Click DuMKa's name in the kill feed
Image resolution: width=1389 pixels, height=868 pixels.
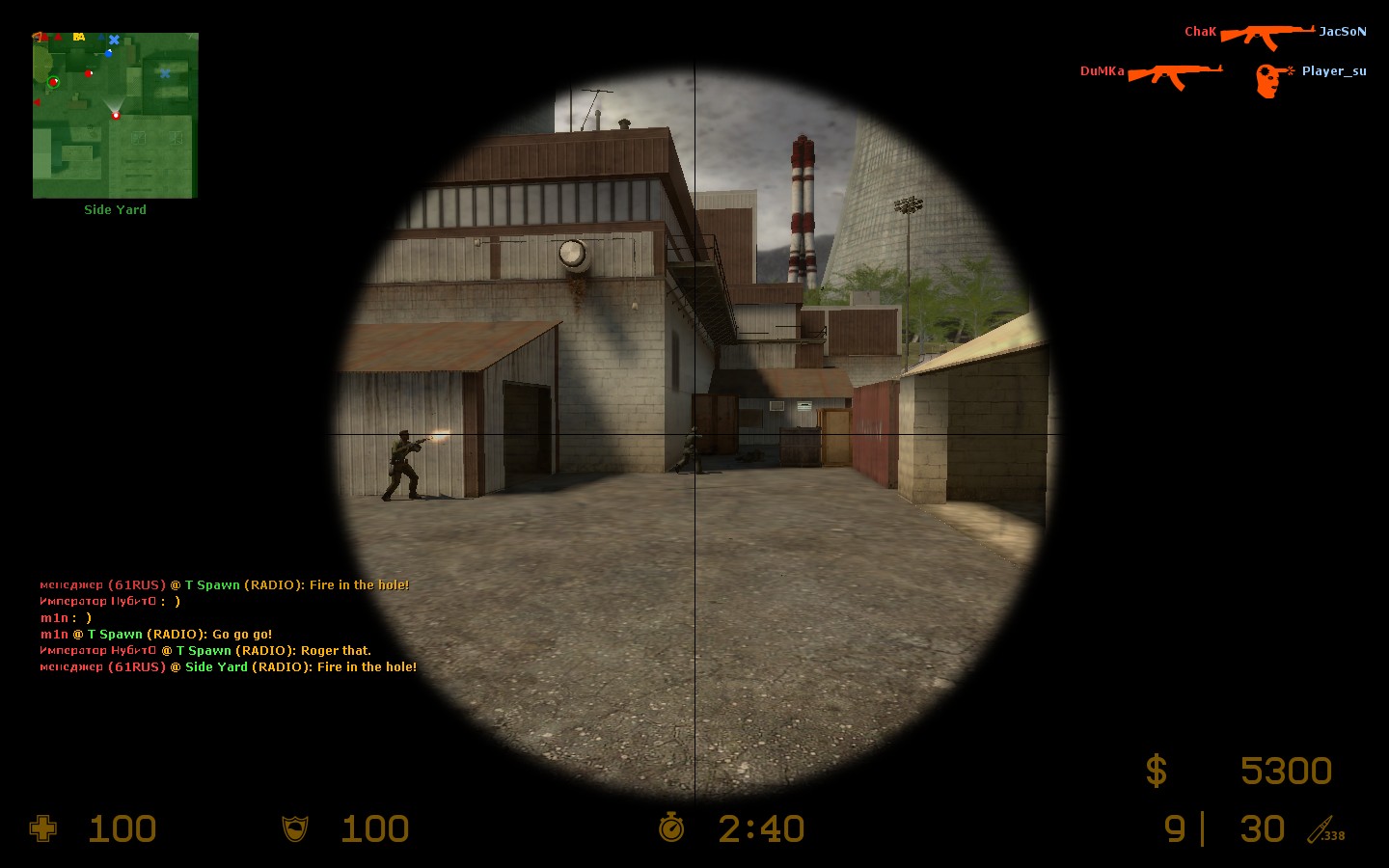pos(1102,71)
